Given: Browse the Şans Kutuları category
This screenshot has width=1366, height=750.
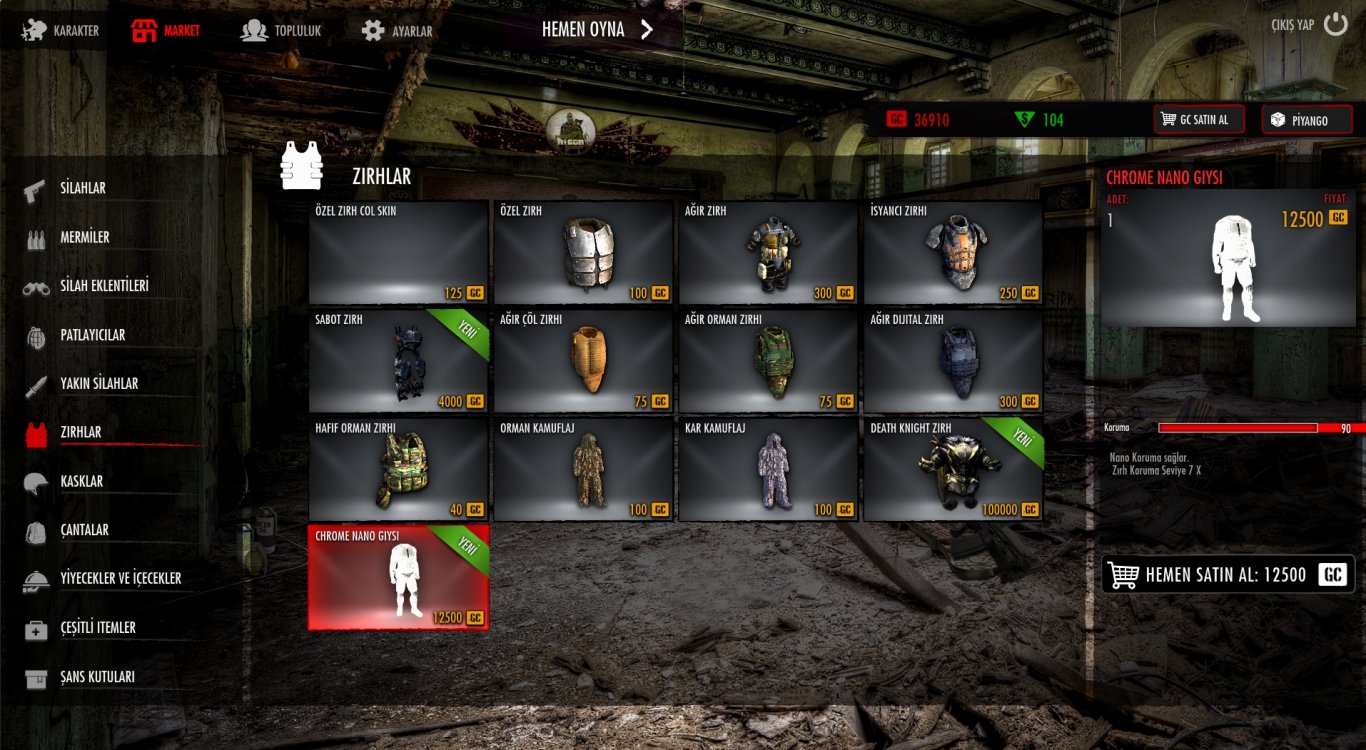Looking at the screenshot, I should 97,677.
